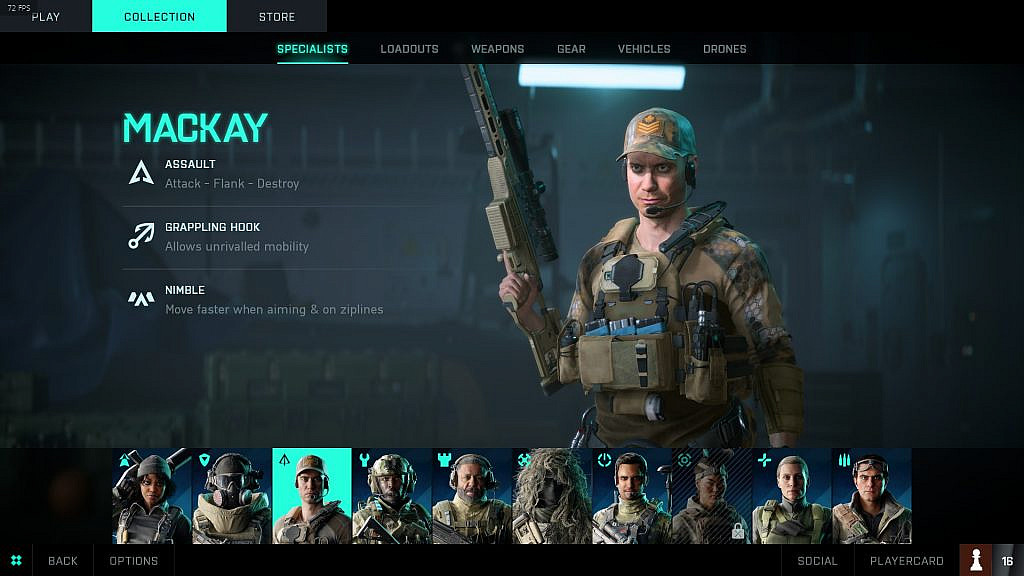The image size is (1024, 576).
Task: Choose the specialist with goggles on forehead
Action: coord(872,496)
